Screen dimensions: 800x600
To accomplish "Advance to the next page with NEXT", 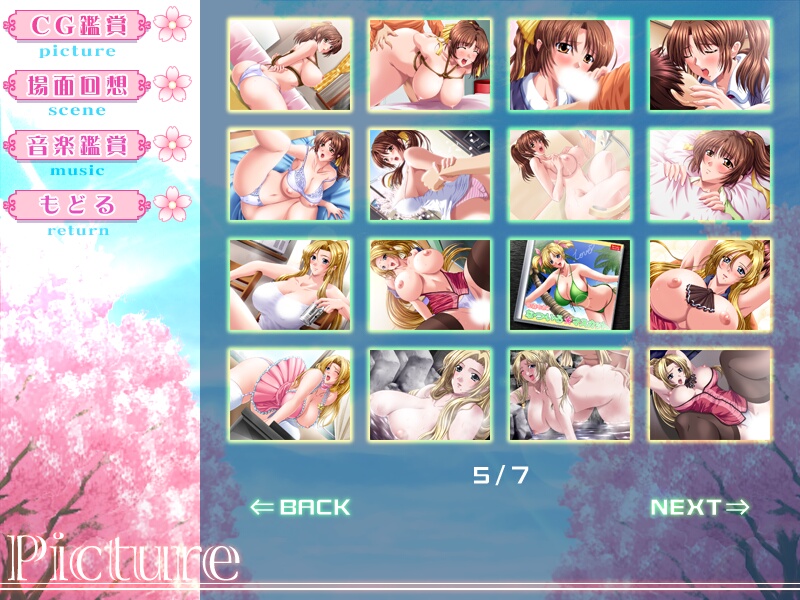I will pos(700,507).
